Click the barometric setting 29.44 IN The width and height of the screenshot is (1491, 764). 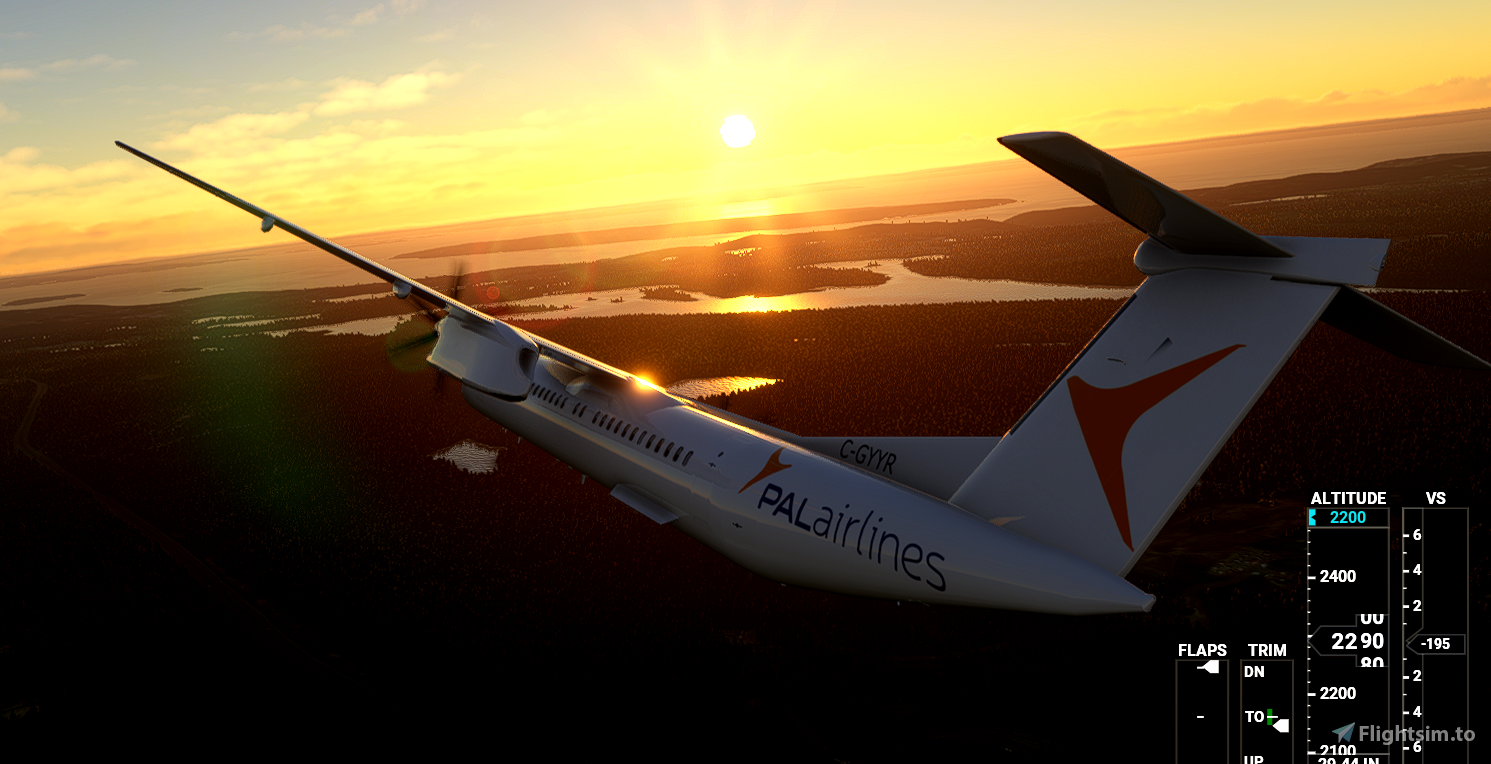1349,758
